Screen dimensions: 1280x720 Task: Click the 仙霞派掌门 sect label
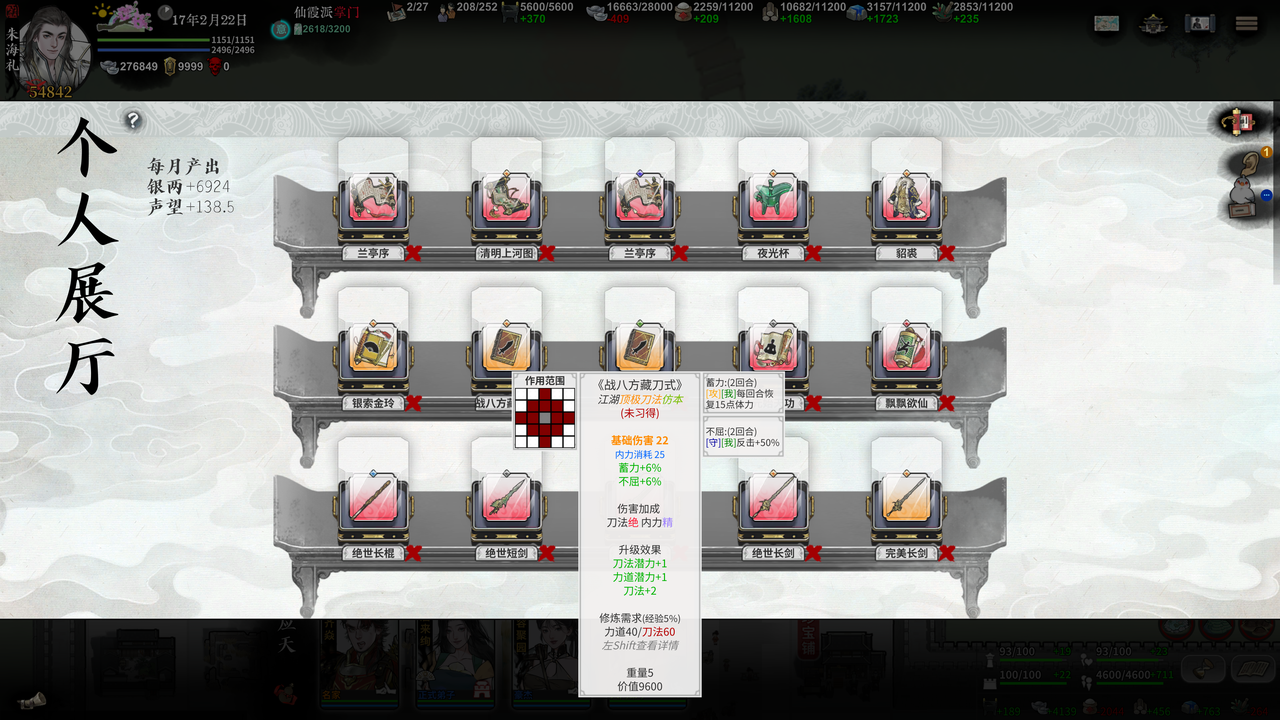point(325,14)
